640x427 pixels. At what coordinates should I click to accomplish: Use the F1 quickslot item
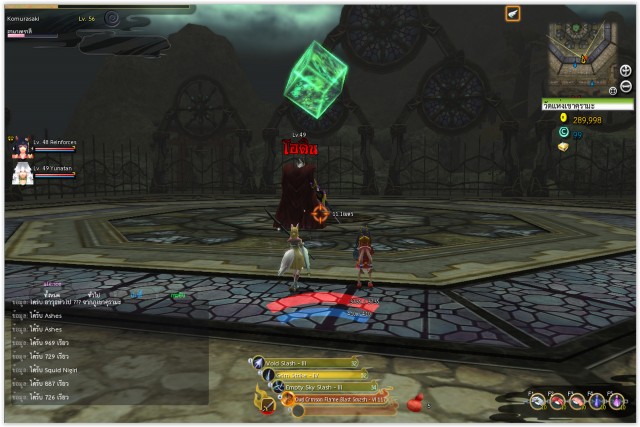(538, 401)
